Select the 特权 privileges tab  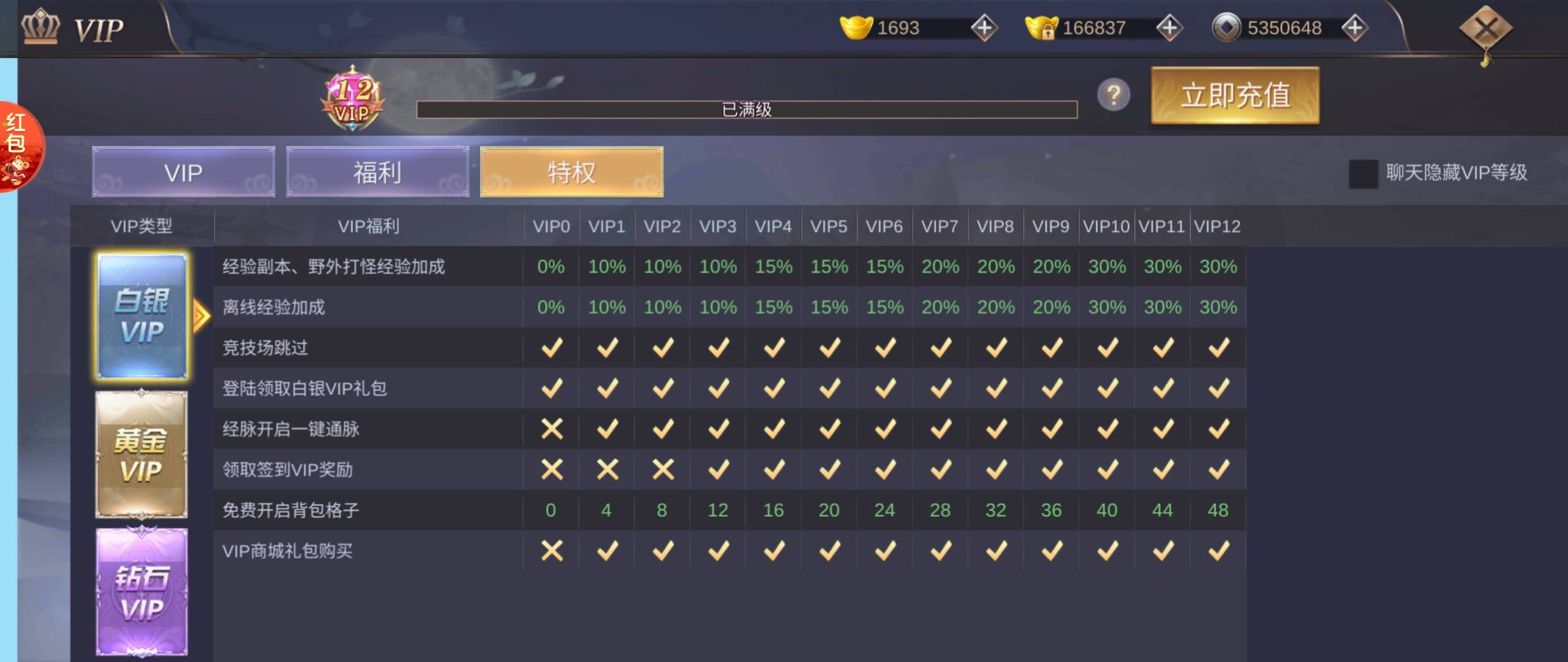pos(571,172)
